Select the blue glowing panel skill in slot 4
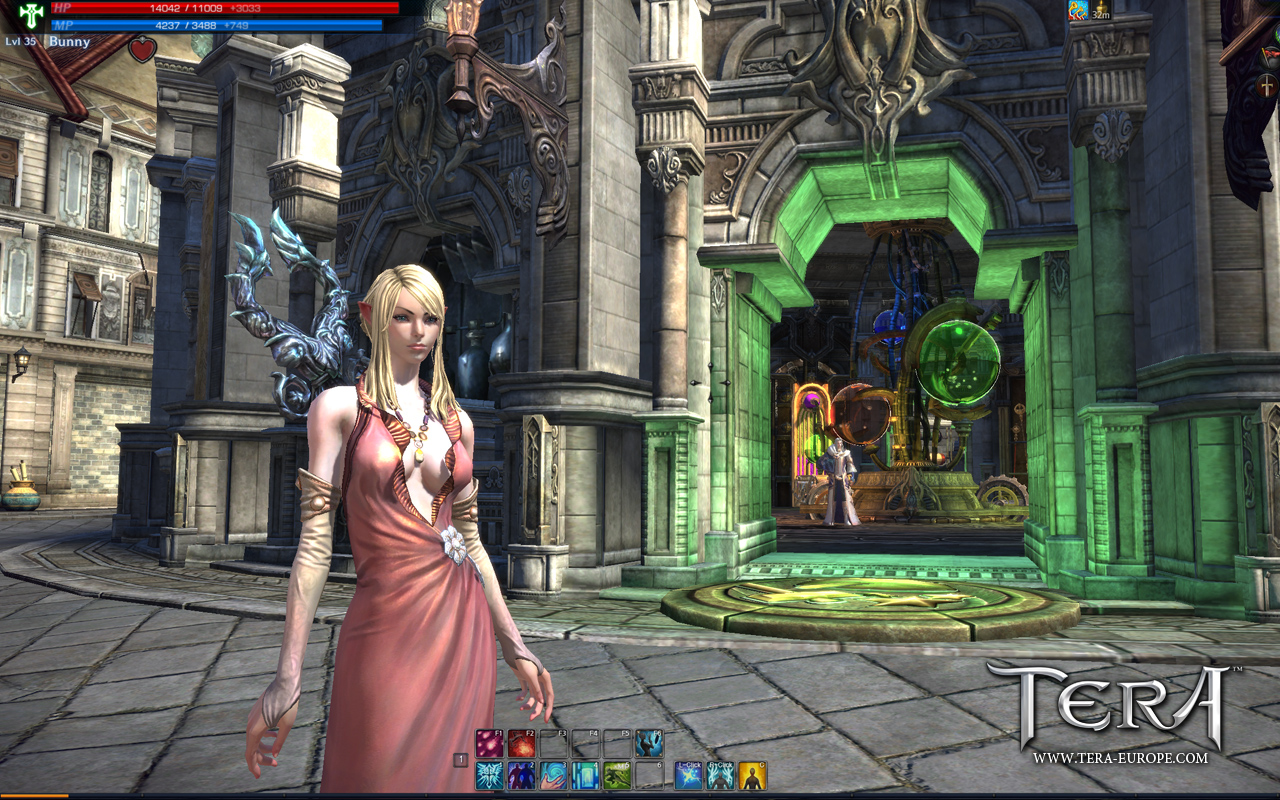This screenshot has width=1280, height=800. [585, 775]
